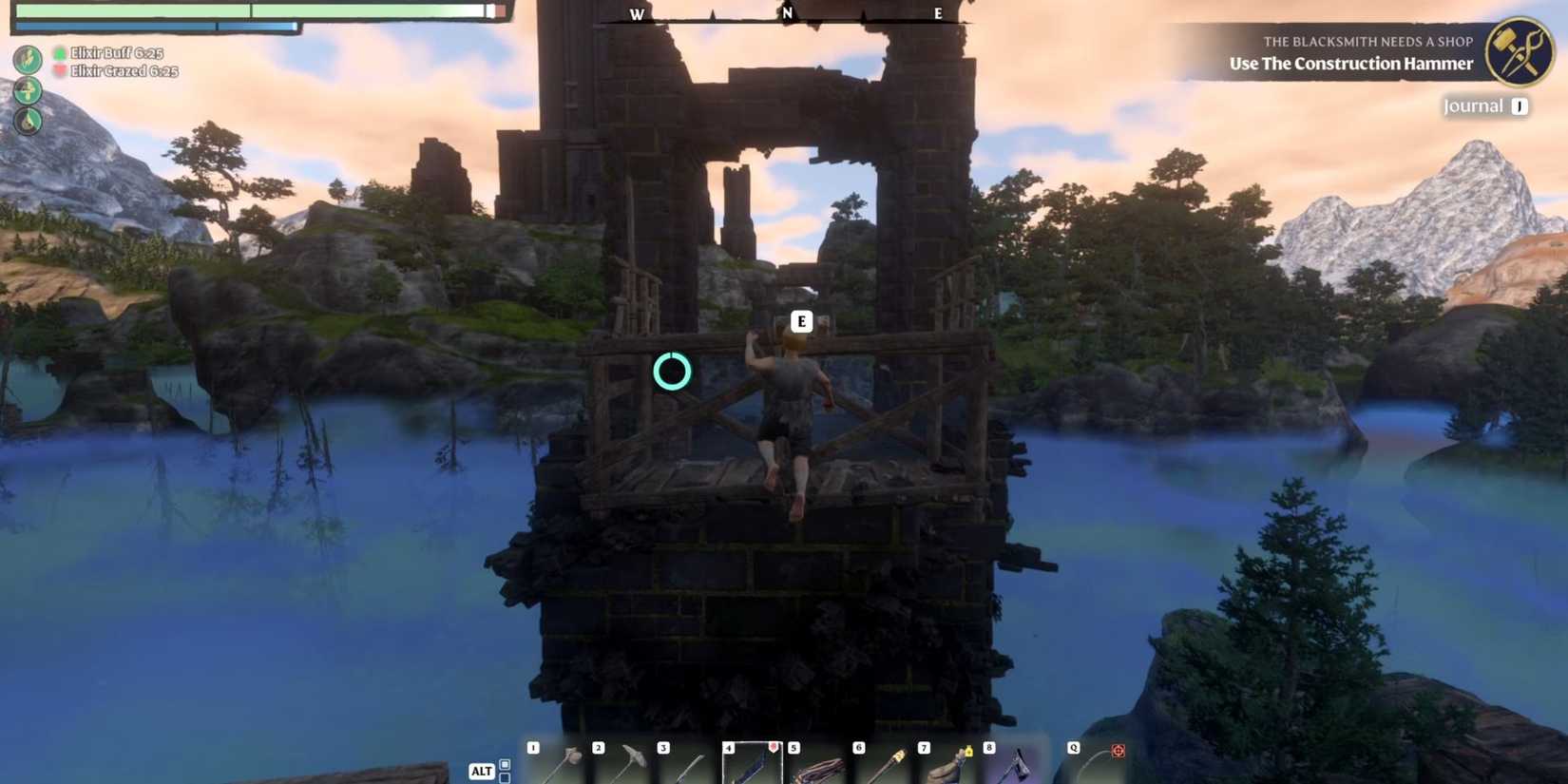Click the Use The Construction Hammer objective
This screenshot has height=784, width=1568.
(1350, 64)
